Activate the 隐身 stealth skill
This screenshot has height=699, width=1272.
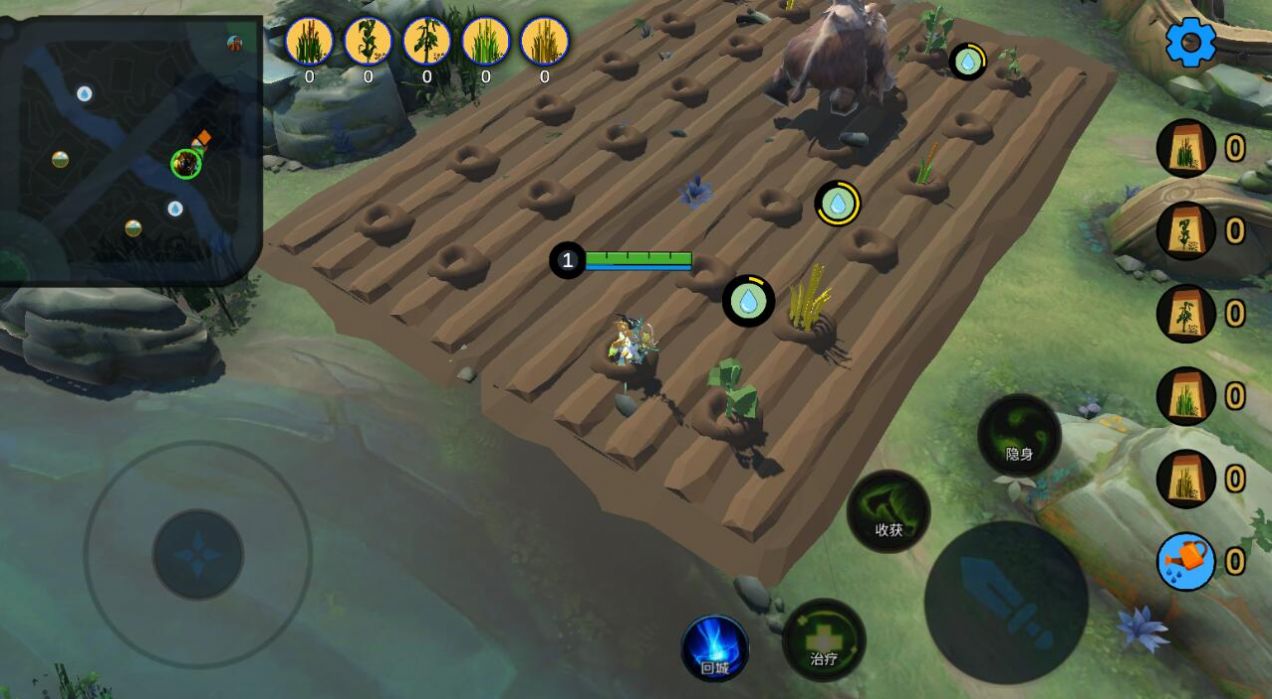(1018, 435)
